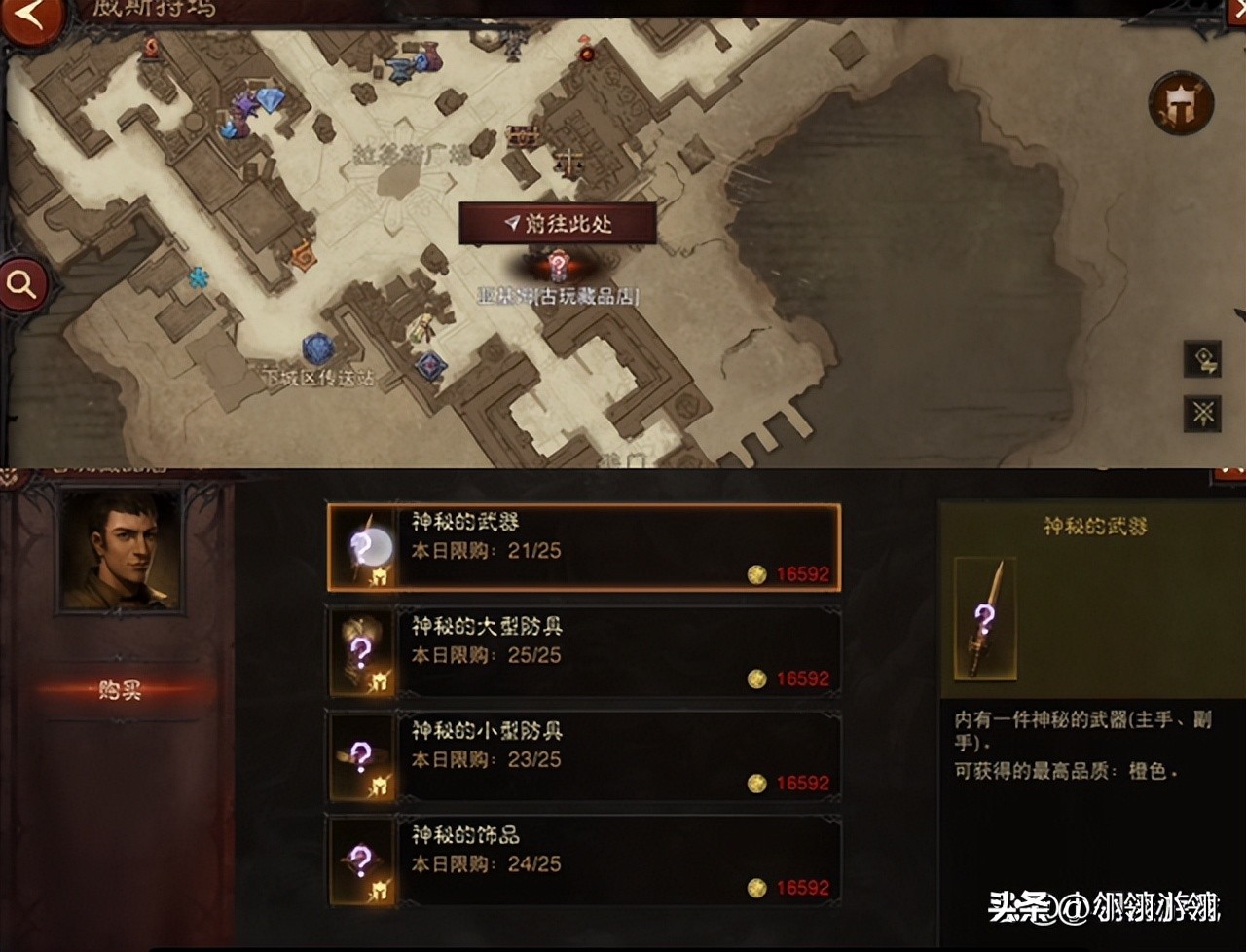This screenshot has width=1246, height=952.
Task: Select the 神秘的武器 shop item
Action: 584,548
